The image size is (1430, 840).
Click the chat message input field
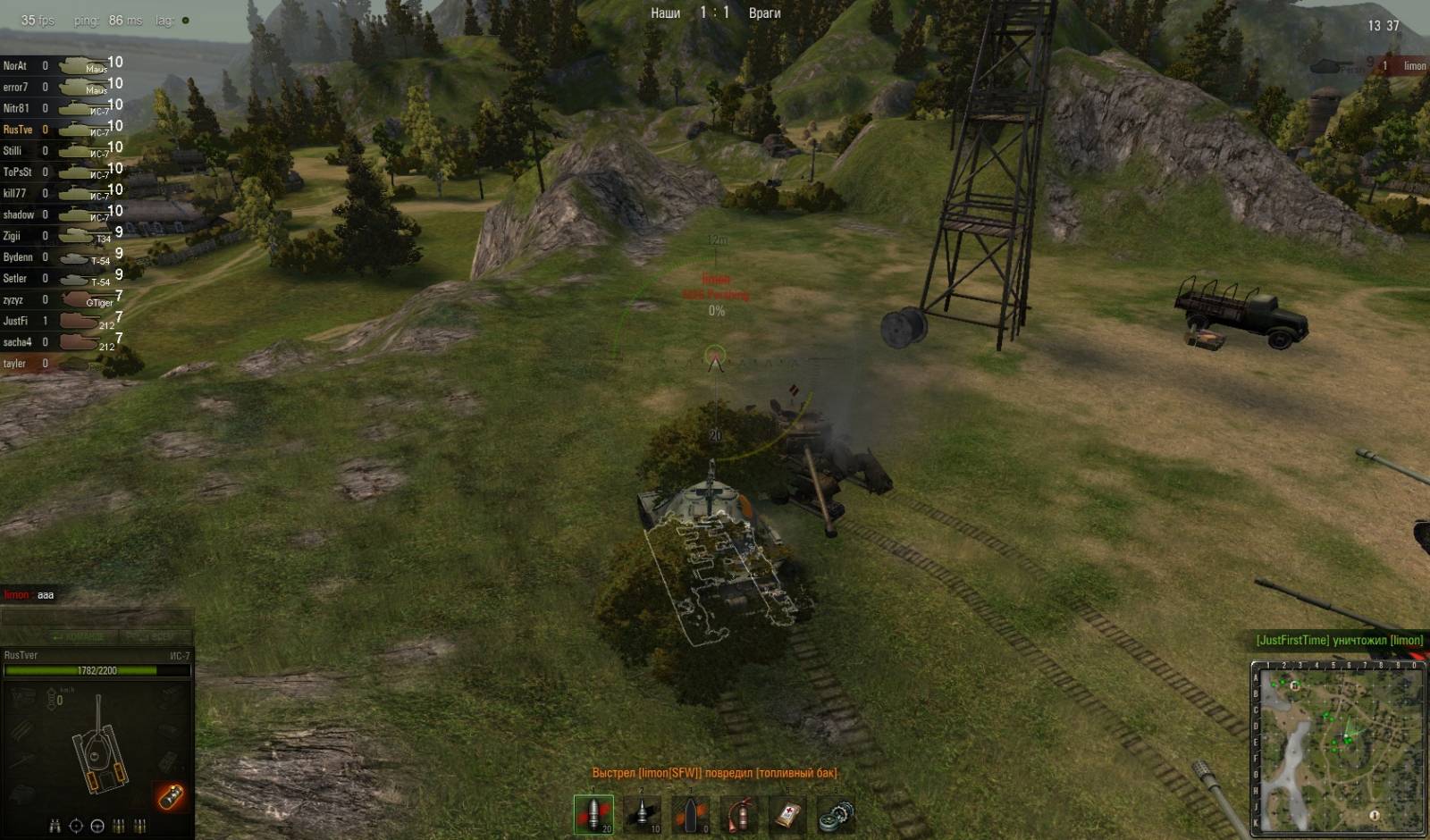(x=97, y=617)
